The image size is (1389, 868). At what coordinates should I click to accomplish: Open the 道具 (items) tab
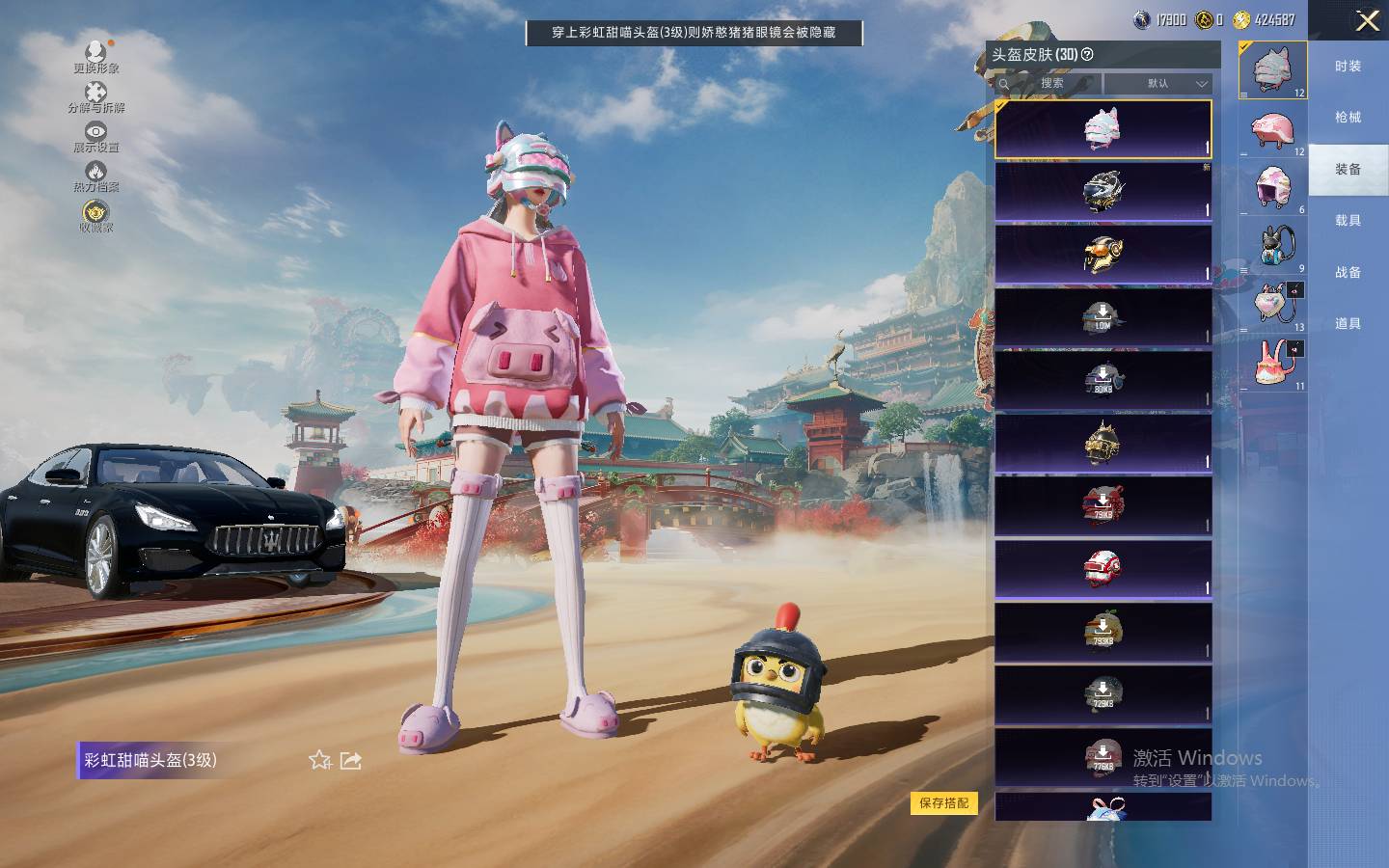pyautogui.click(x=1348, y=324)
